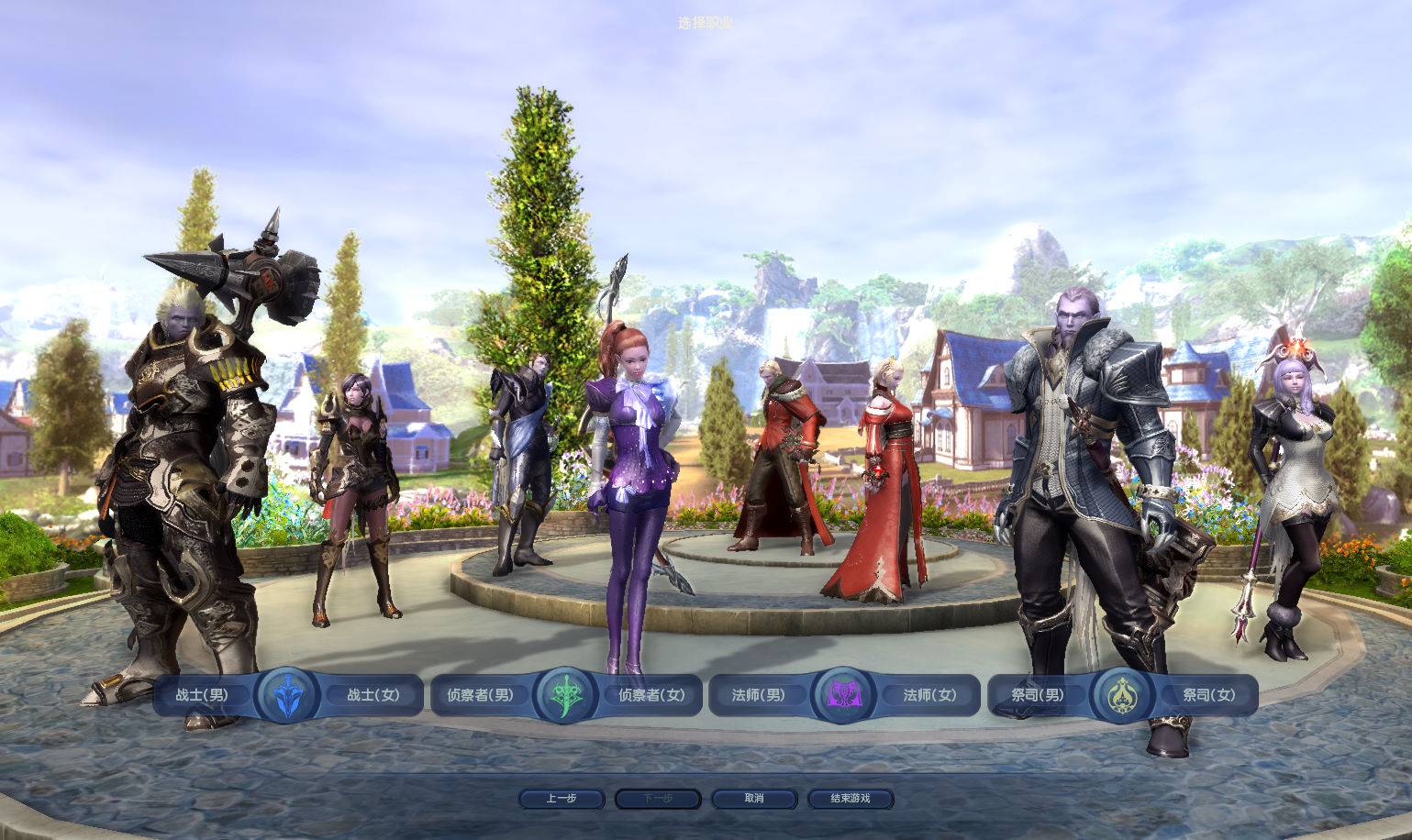The height and width of the screenshot is (840, 1412).
Task: Select the male Warrior class 战士(男)
Action: [202, 695]
